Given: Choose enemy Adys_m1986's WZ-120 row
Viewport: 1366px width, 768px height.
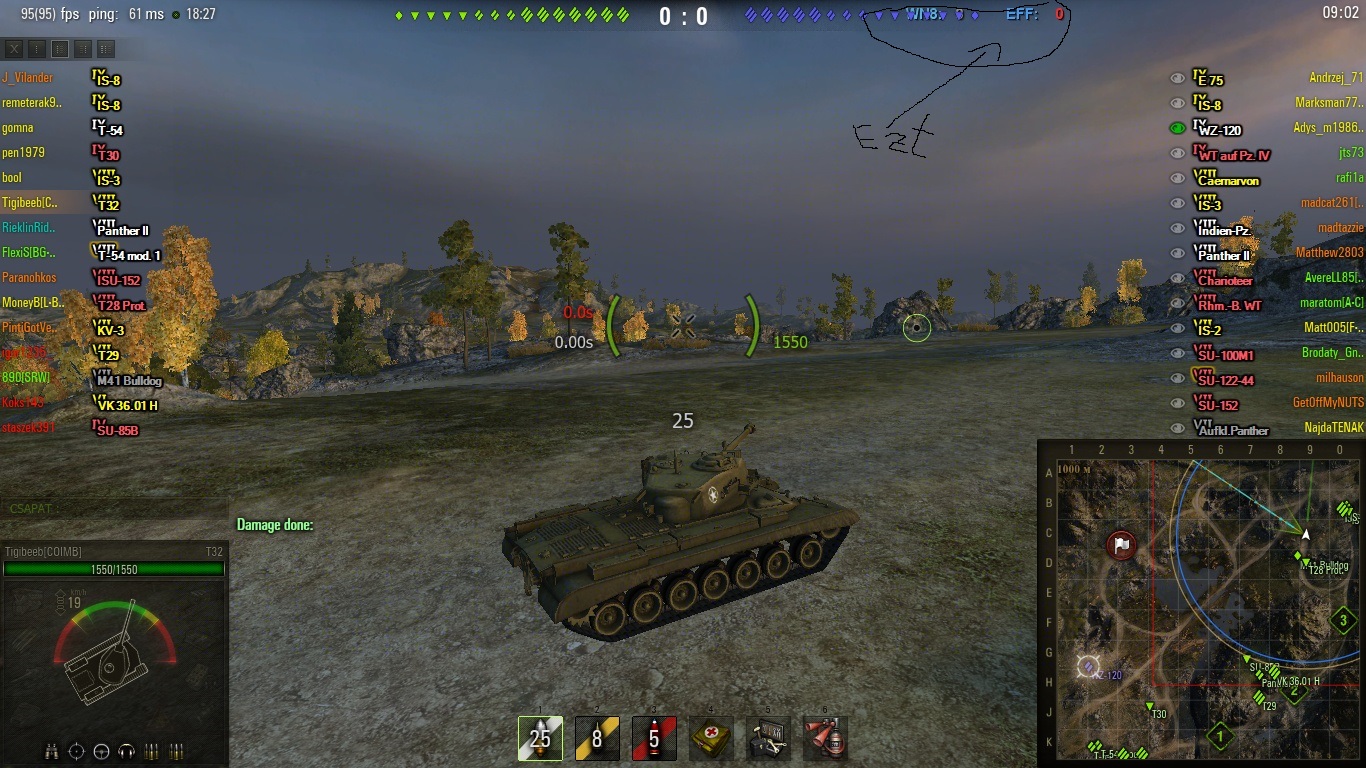Looking at the screenshot, I should 1270,129.
